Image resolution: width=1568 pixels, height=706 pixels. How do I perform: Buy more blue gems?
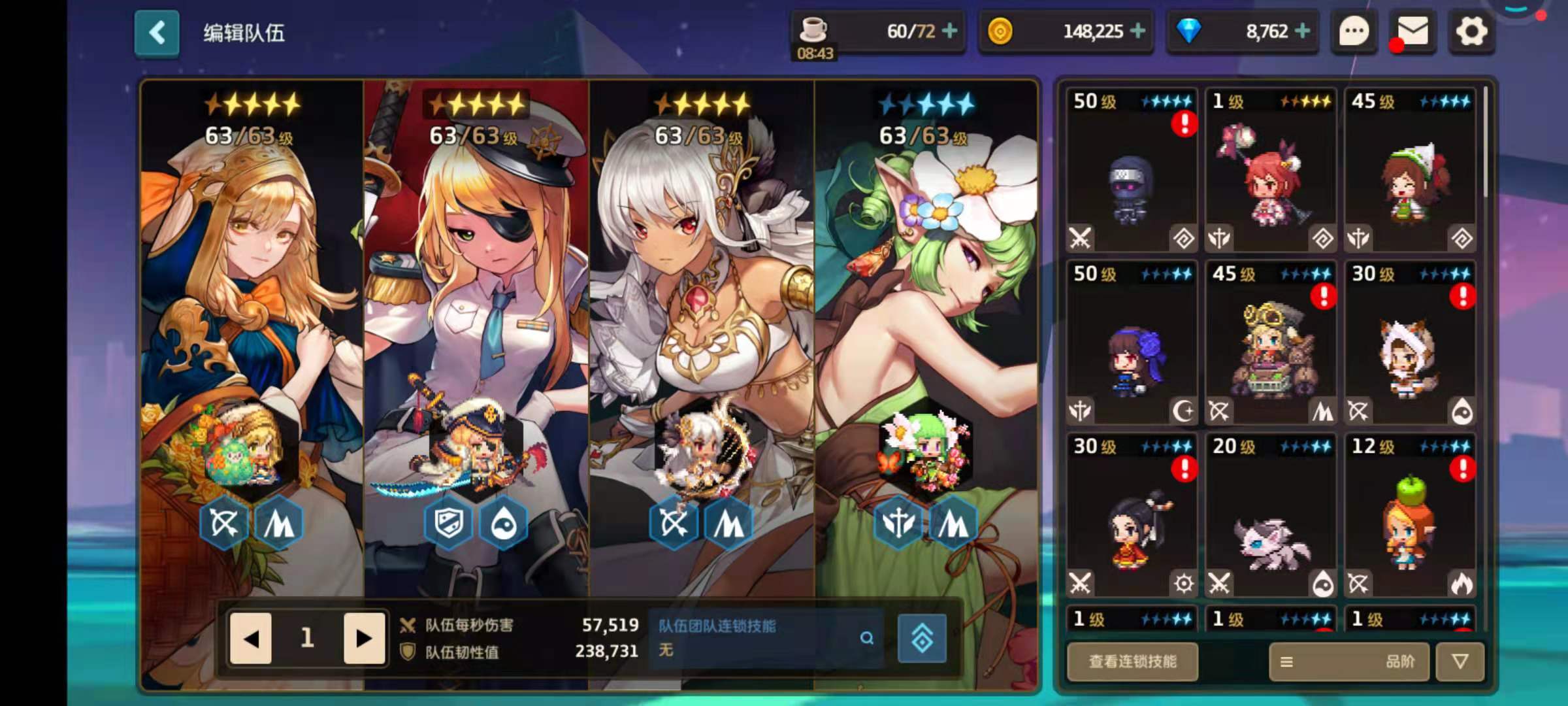tap(1302, 31)
